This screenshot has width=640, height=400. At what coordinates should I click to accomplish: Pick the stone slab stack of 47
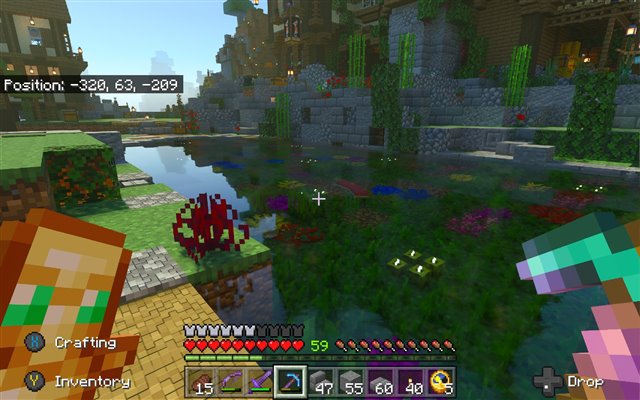(x=321, y=382)
